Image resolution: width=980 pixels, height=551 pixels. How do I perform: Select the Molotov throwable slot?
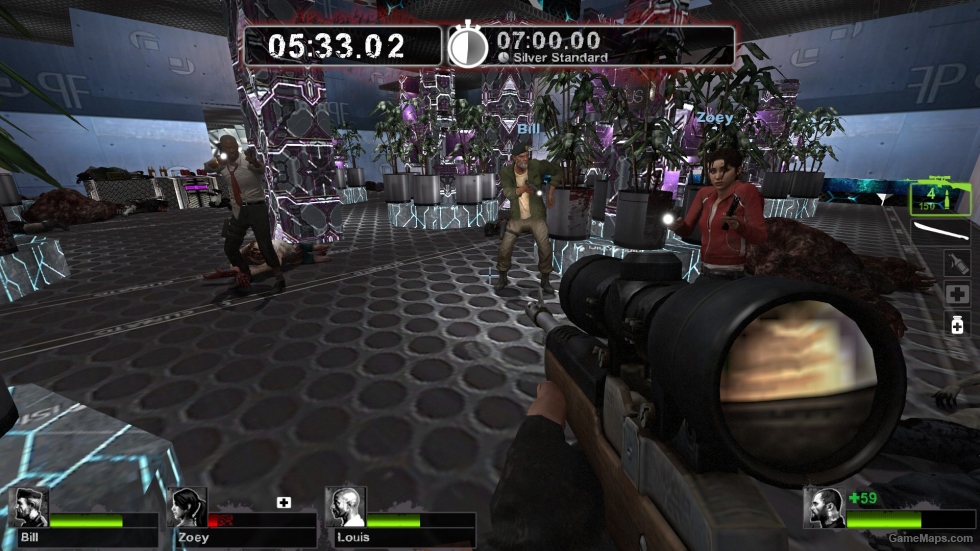tap(957, 263)
